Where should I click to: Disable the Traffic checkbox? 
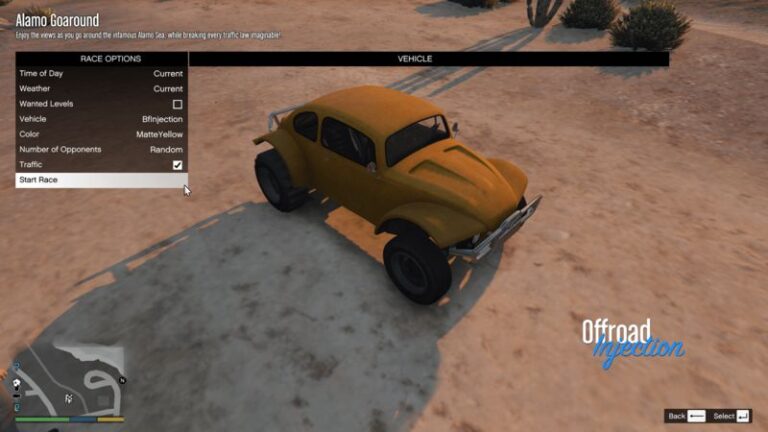pos(177,164)
